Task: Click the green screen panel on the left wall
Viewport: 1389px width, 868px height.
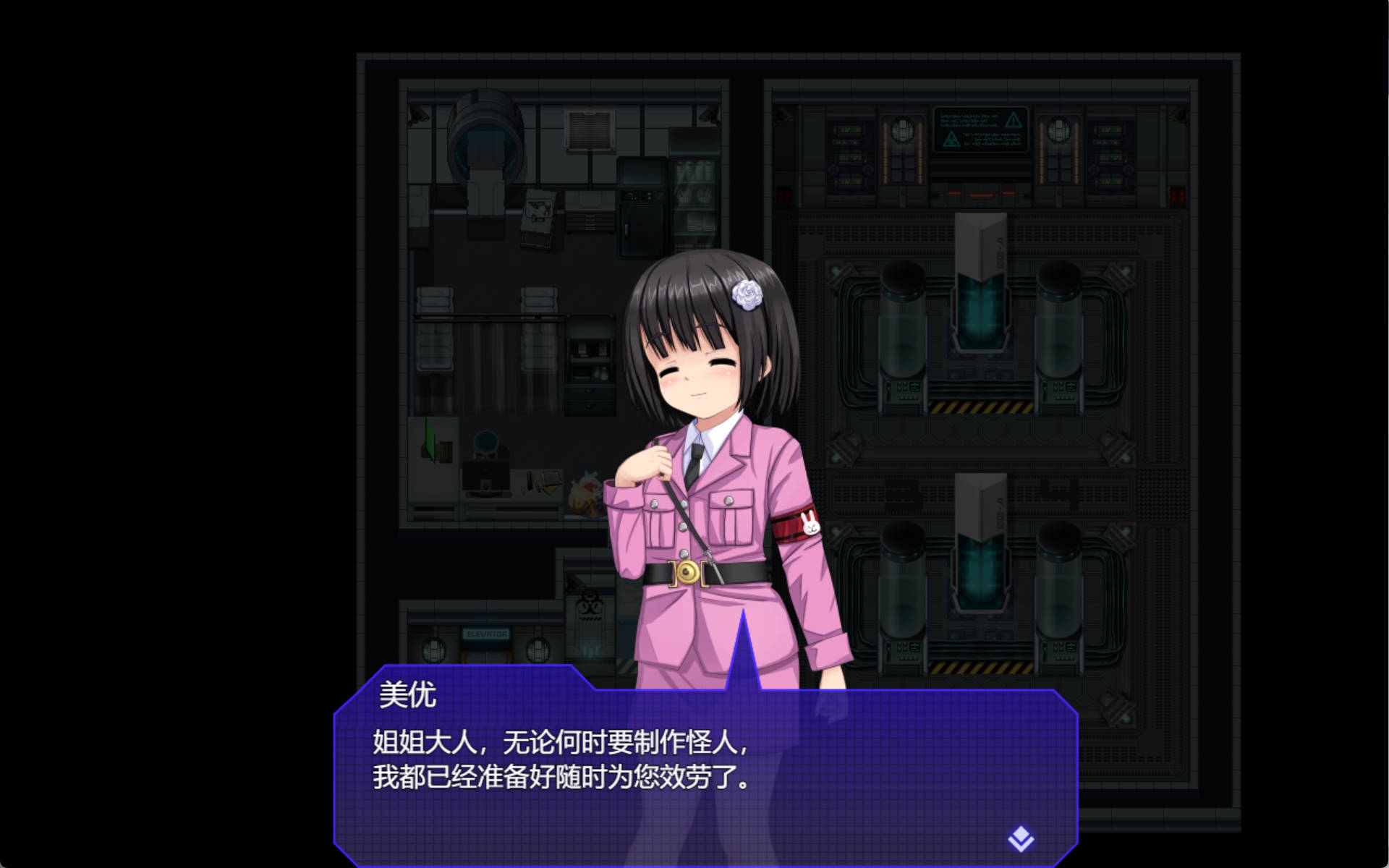Action: coord(430,440)
